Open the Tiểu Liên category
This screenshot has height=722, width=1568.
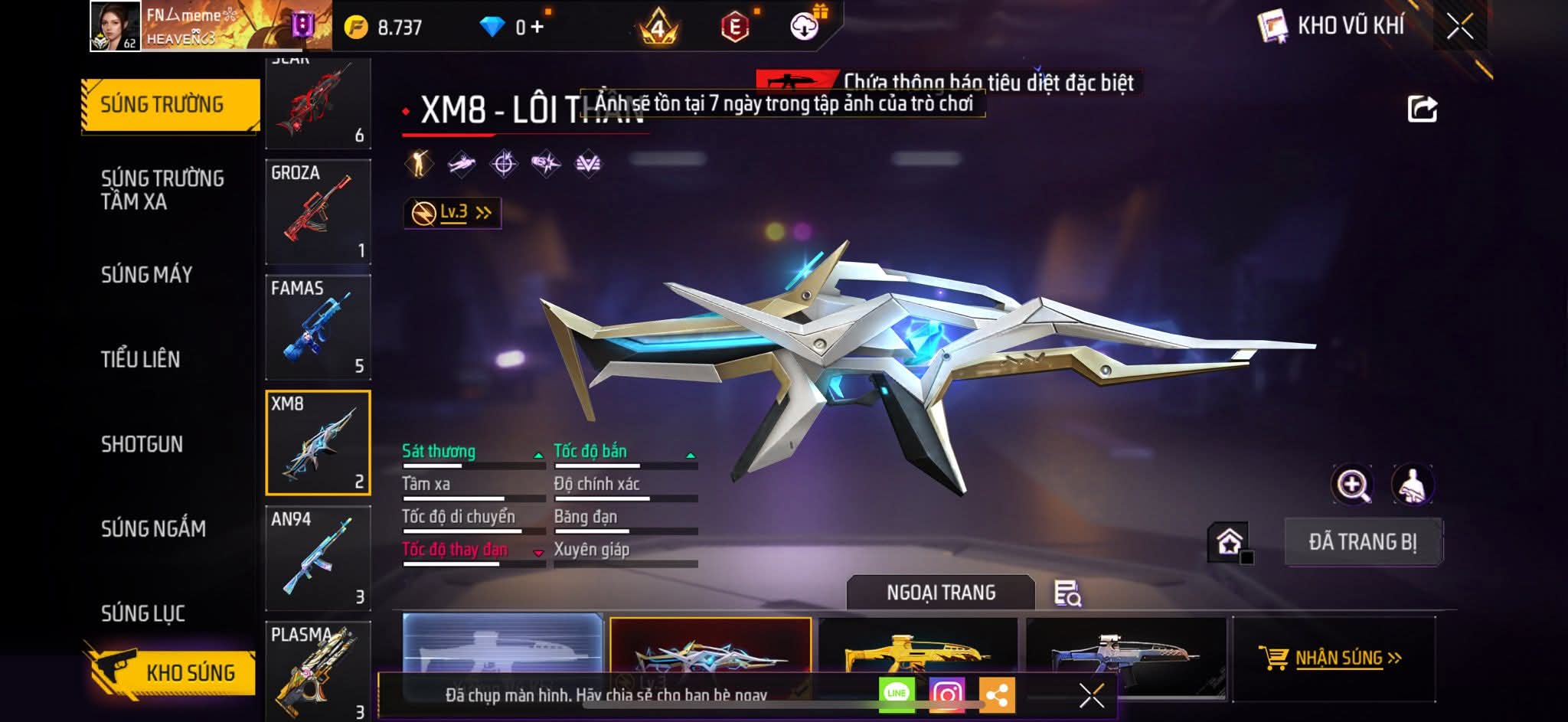[x=140, y=359]
